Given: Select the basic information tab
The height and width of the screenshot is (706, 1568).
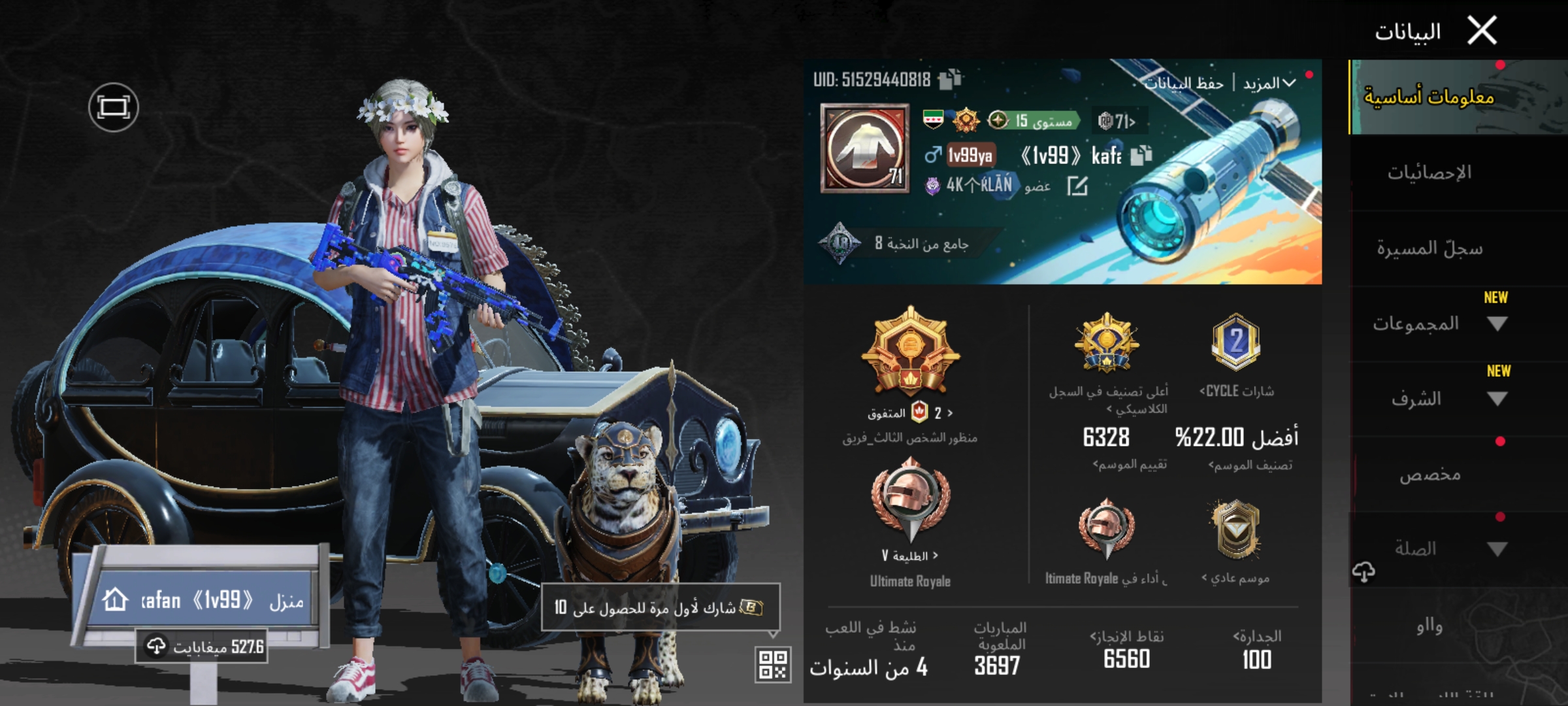Looking at the screenshot, I should (1429, 97).
